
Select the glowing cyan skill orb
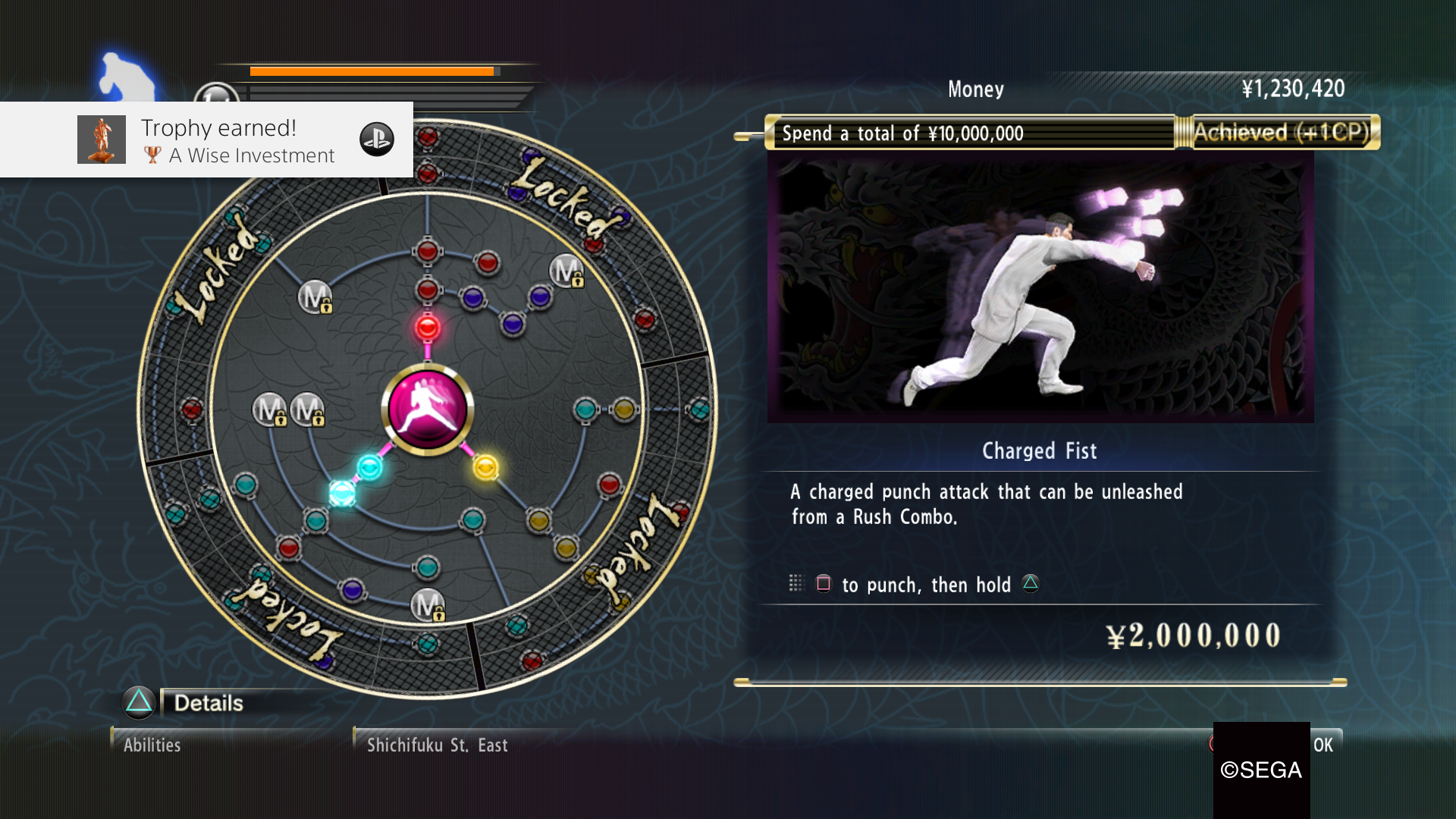[x=341, y=492]
